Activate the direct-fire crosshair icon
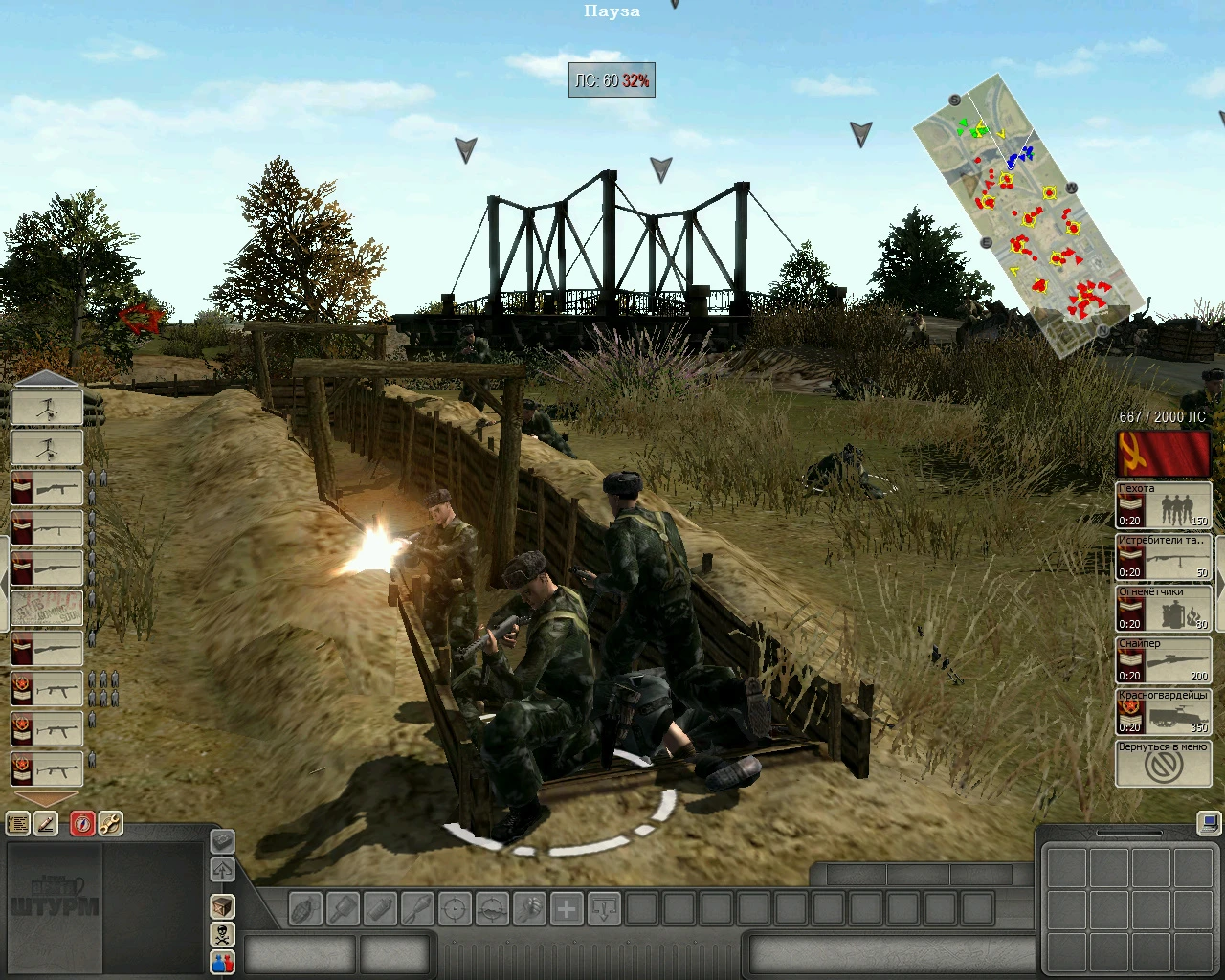 point(455,910)
